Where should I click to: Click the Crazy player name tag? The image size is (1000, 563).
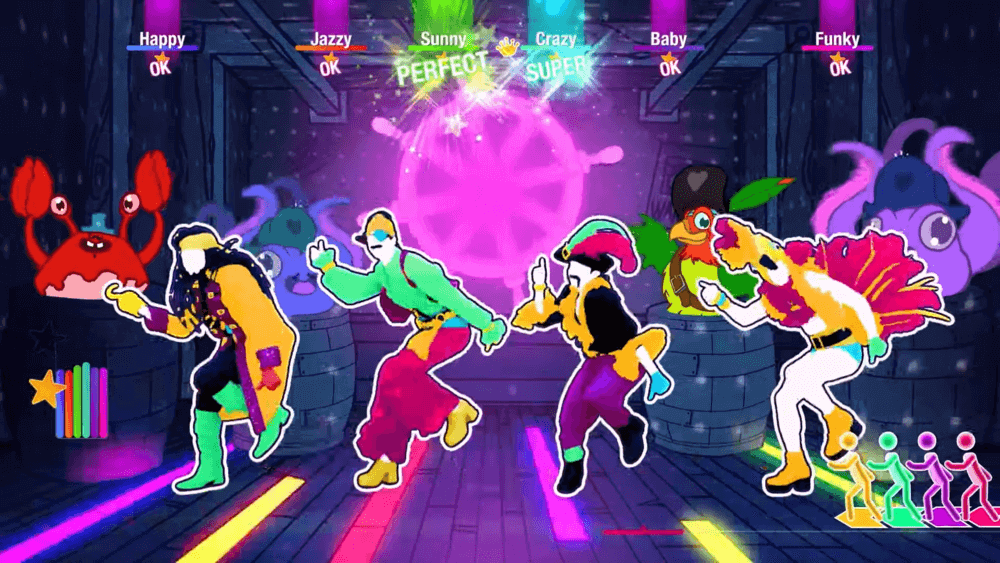(x=555, y=39)
